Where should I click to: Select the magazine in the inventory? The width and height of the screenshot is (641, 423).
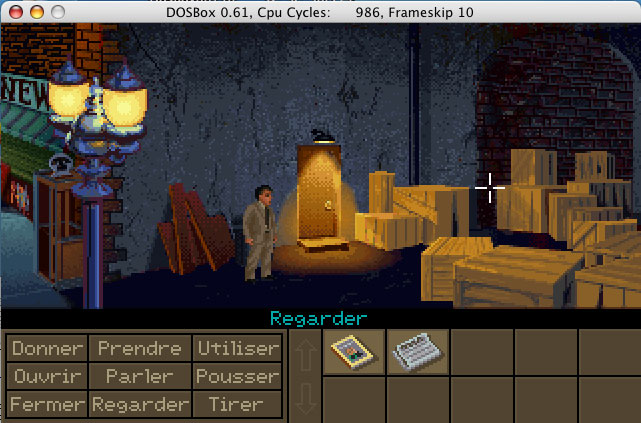tap(353, 352)
